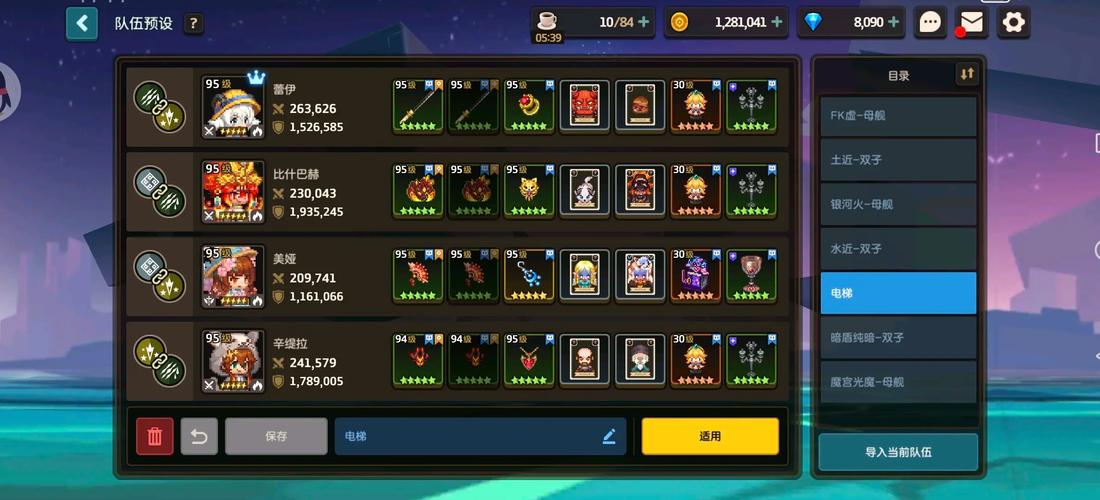
Task: Open the chat speech bubble
Action: (930, 22)
